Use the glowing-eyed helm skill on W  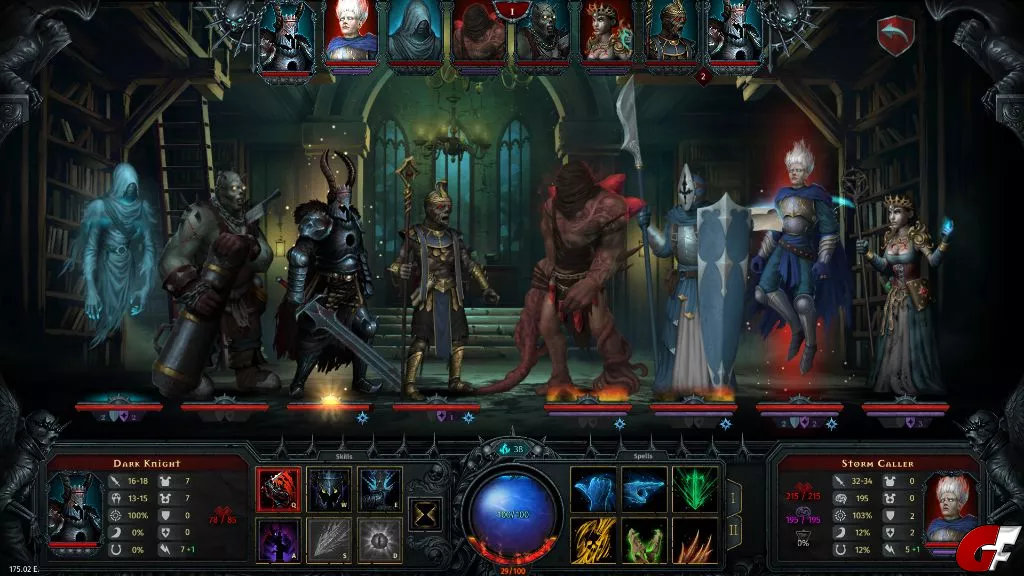(330, 489)
